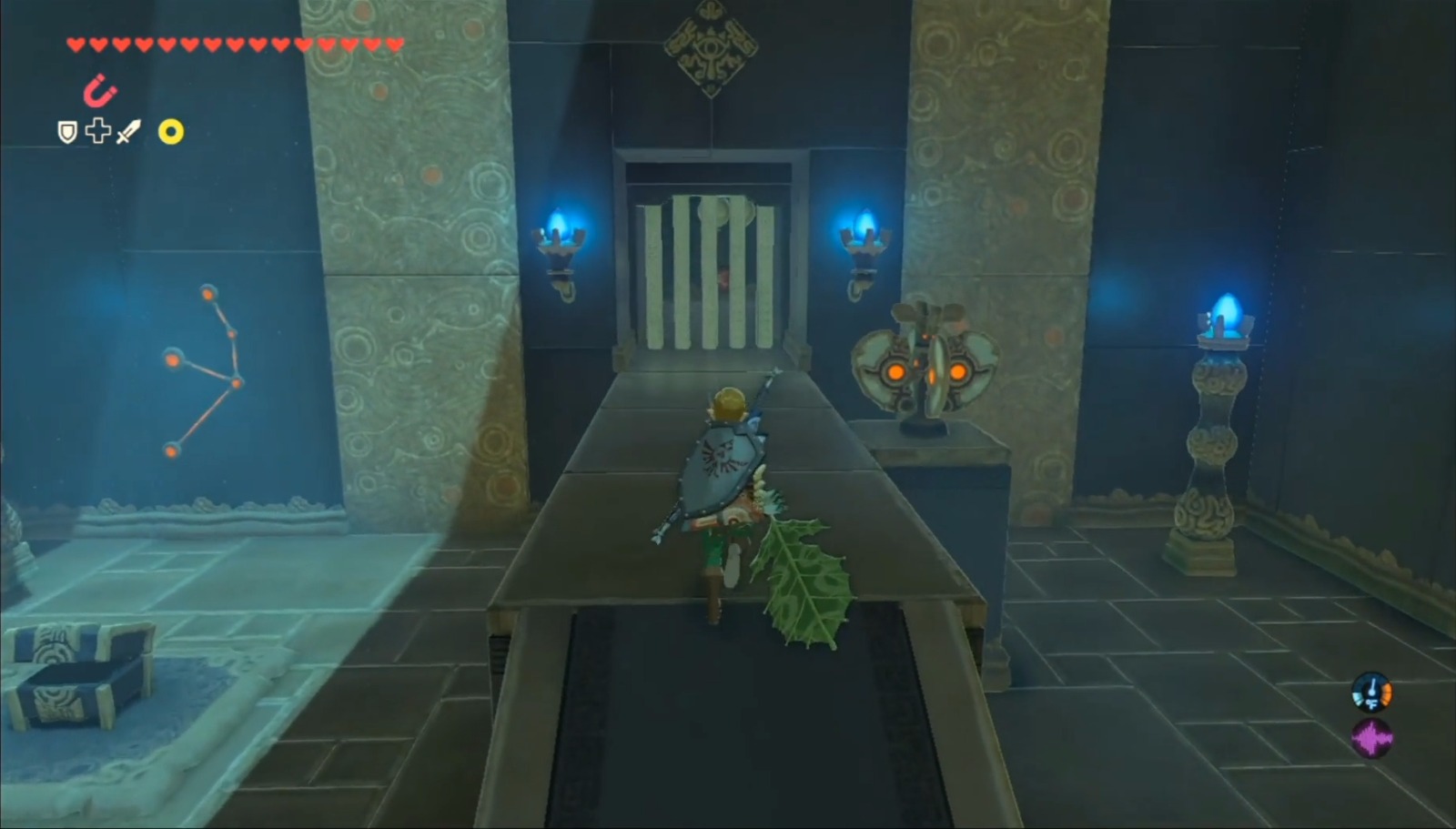Open the temperature gauge display
Screen dimensions: 1456x829
click(x=1372, y=692)
